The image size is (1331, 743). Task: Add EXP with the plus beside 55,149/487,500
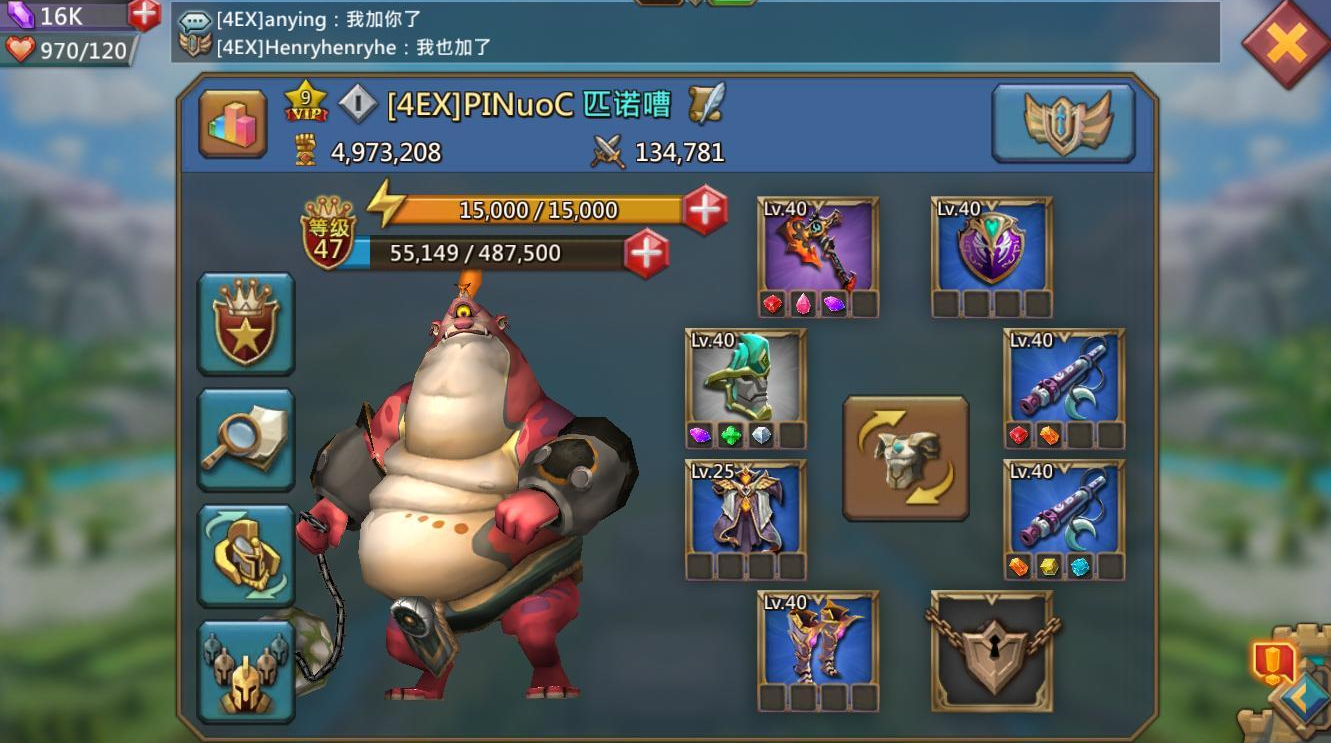pyautogui.click(x=645, y=253)
